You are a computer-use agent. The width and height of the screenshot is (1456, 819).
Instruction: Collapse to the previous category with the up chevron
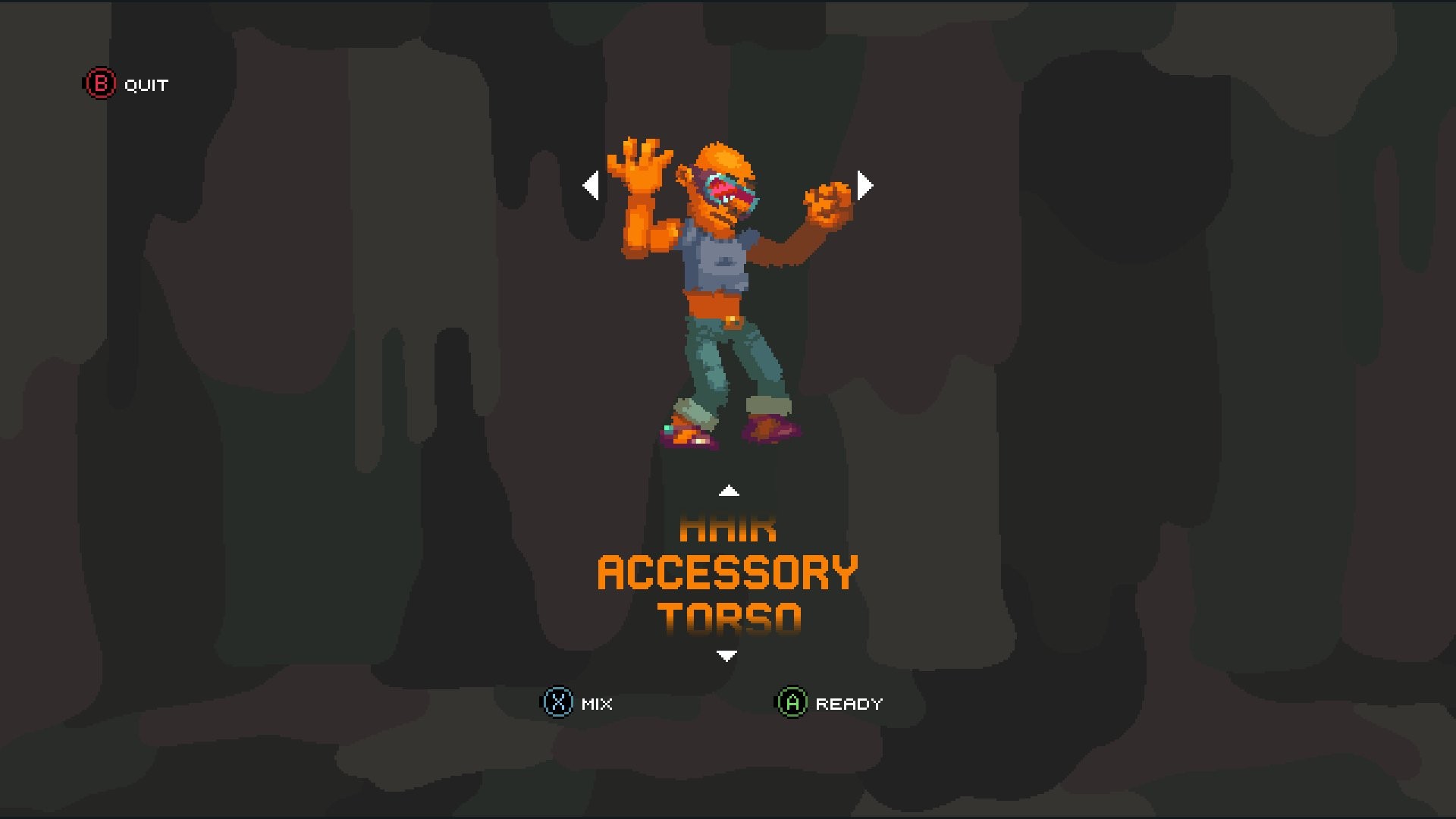(729, 491)
